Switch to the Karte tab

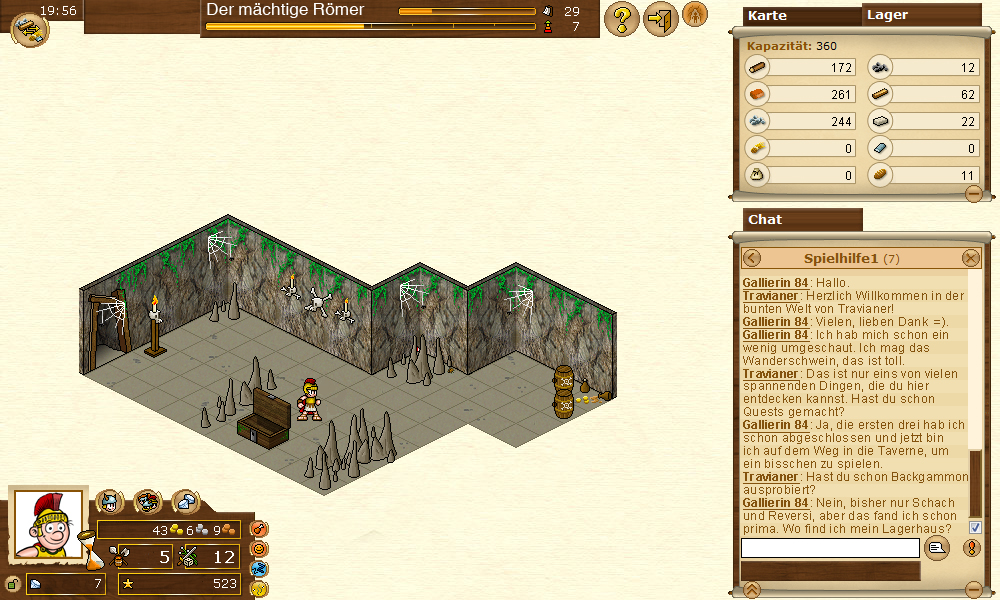(x=802, y=15)
